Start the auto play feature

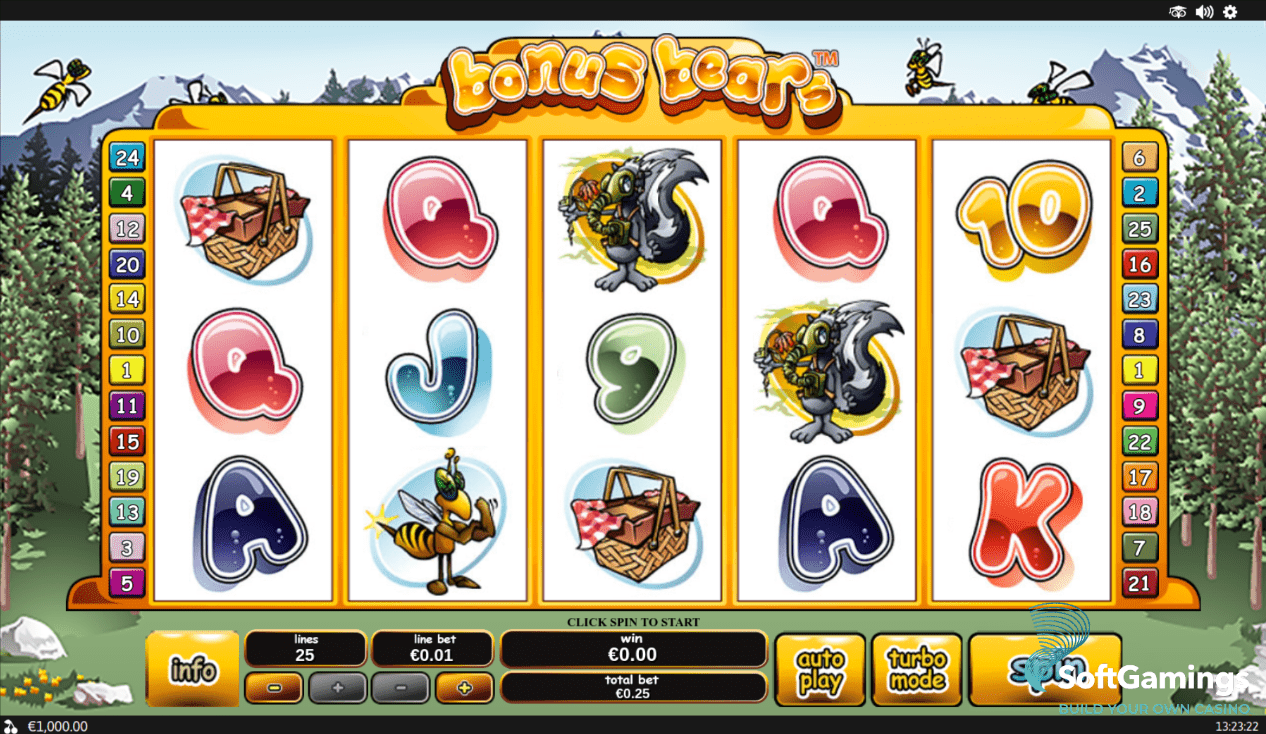point(820,670)
